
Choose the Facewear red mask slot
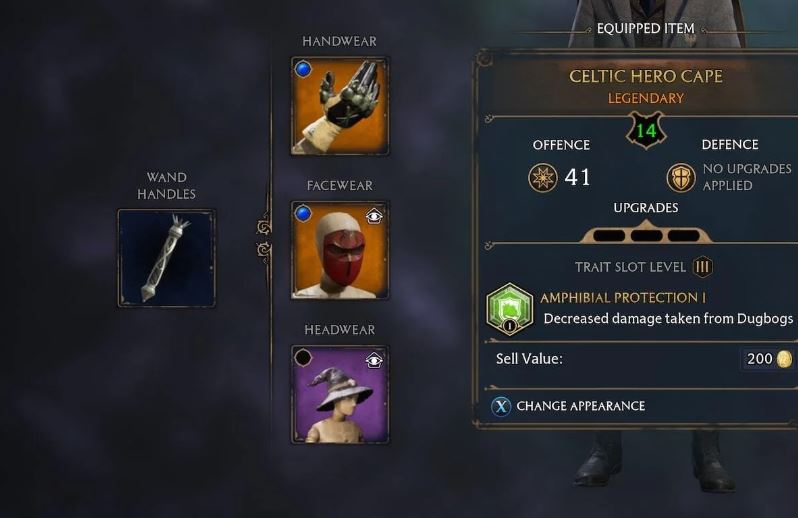pos(340,250)
